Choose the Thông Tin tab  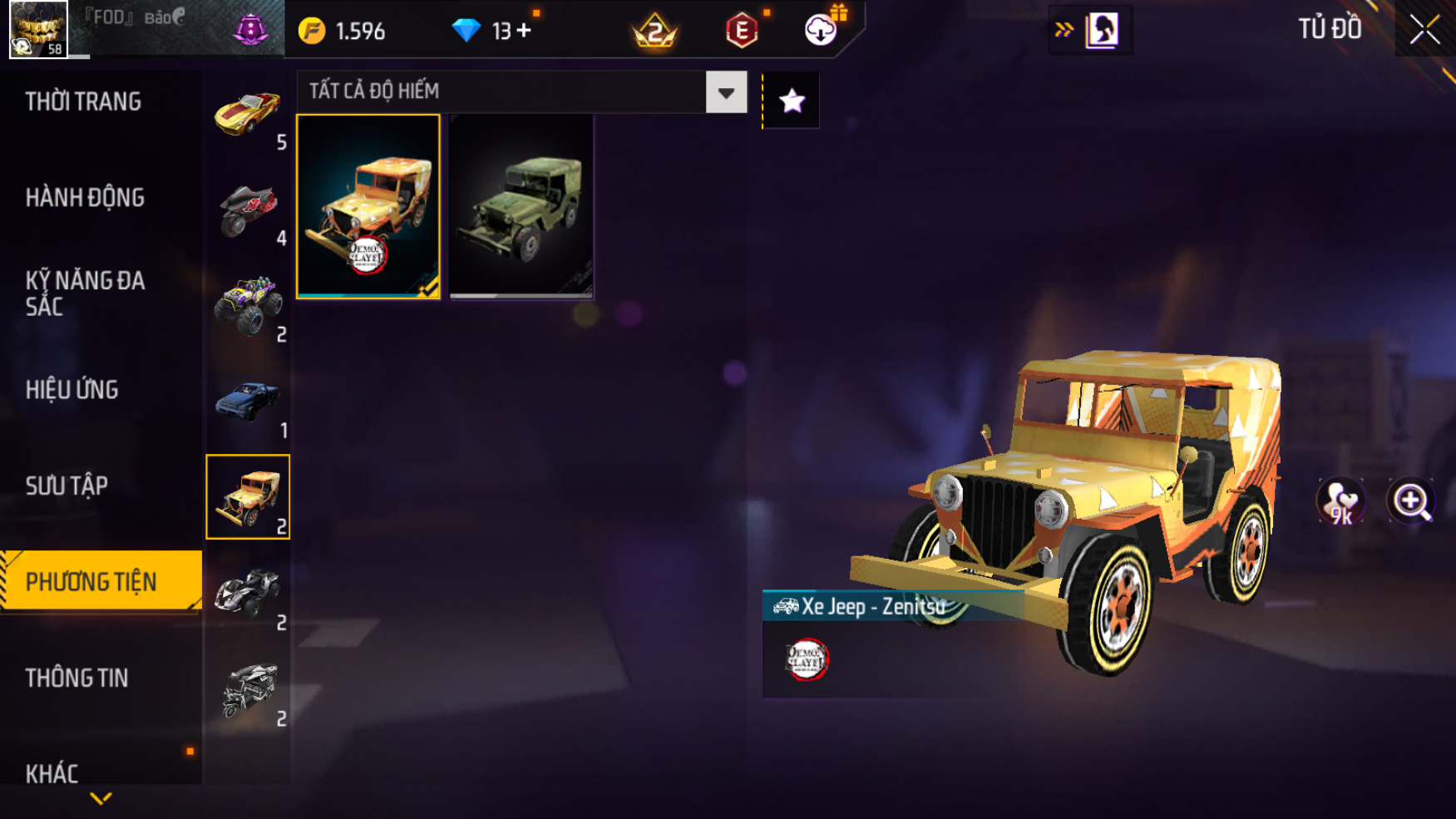tap(77, 678)
